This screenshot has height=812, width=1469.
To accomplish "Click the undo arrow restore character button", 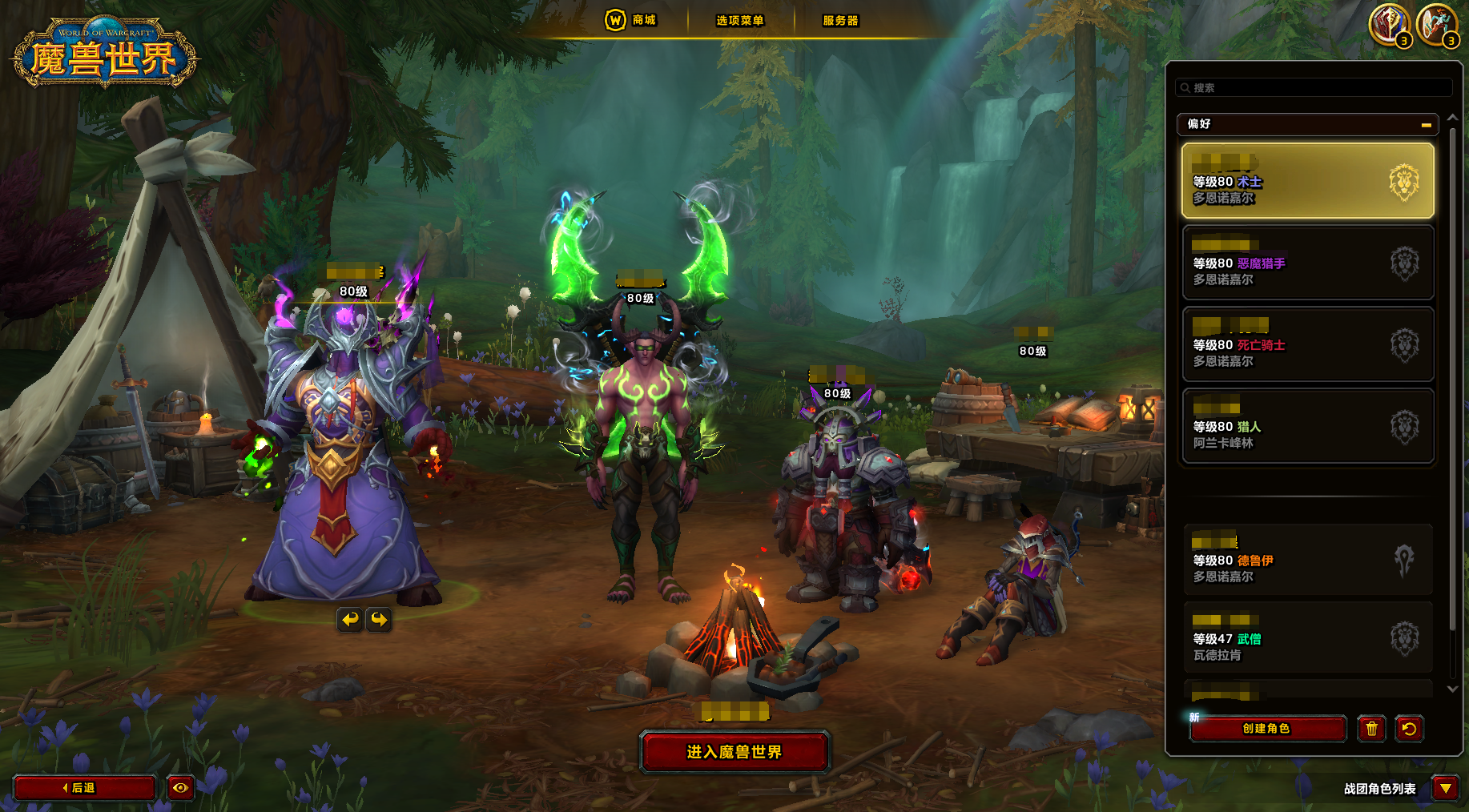I will pos(1409,729).
